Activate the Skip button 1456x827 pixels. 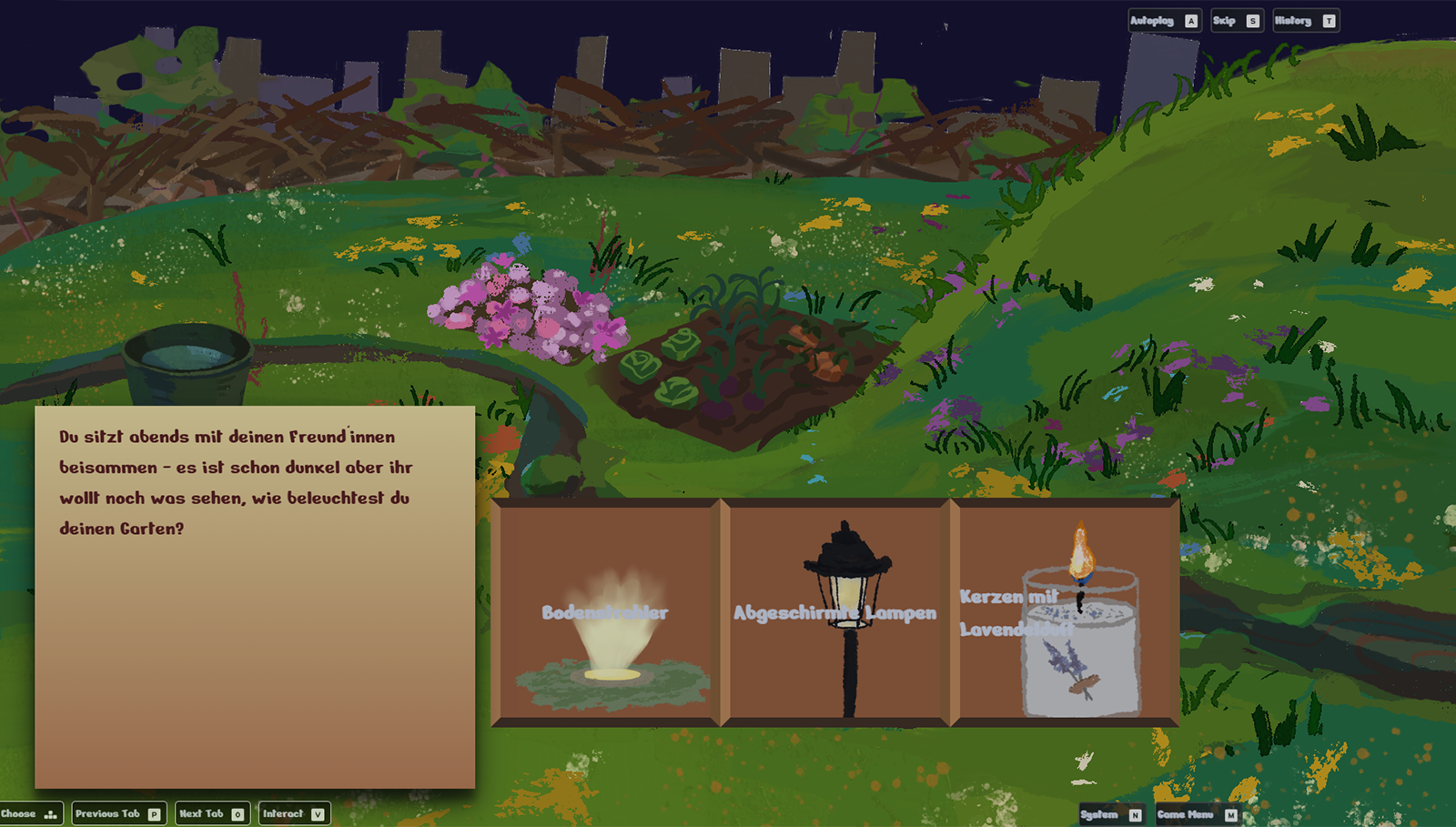[1236, 21]
